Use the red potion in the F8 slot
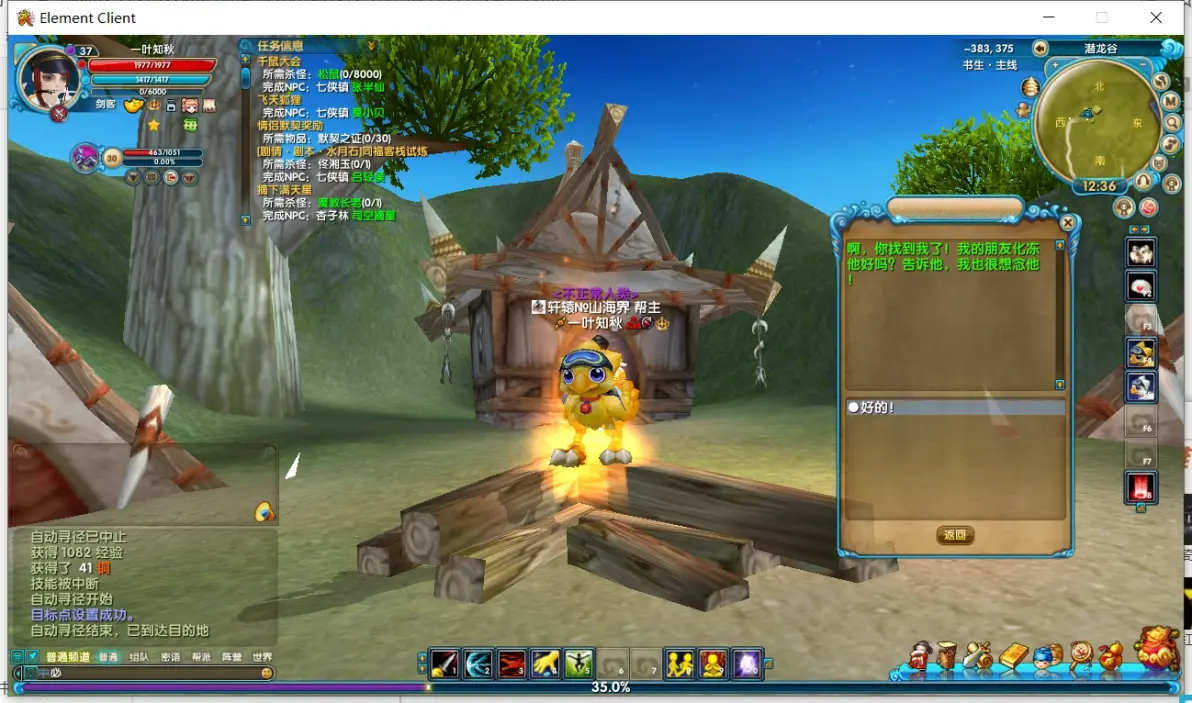1192x703 pixels. click(1141, 487)
